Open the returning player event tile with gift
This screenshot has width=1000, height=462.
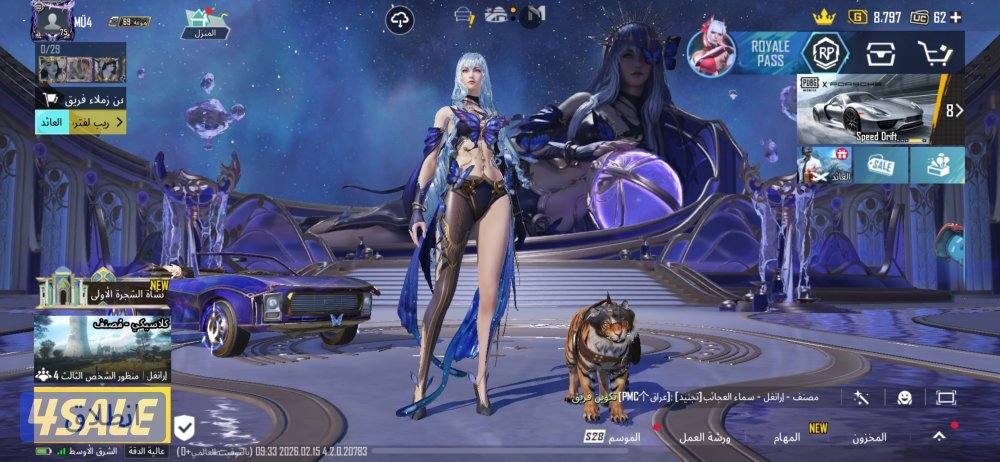824,165
